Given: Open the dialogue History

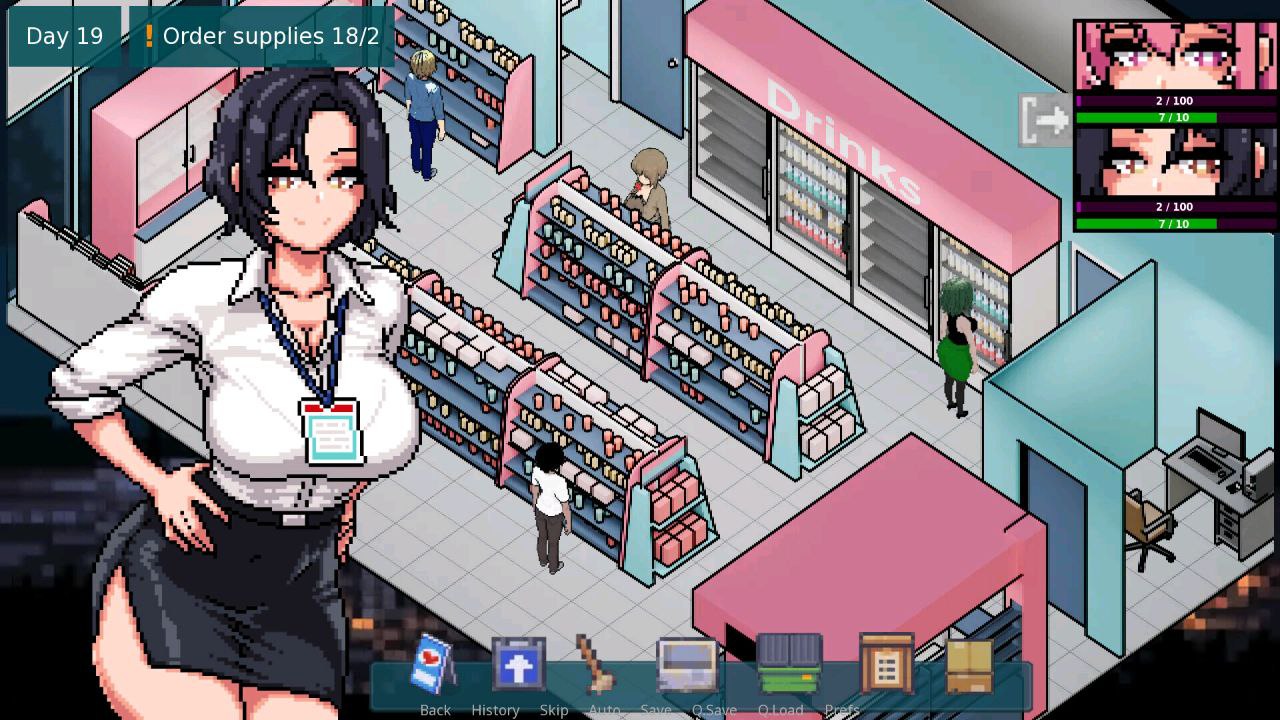Looking at the screenshot, I should tap(495, 709).
